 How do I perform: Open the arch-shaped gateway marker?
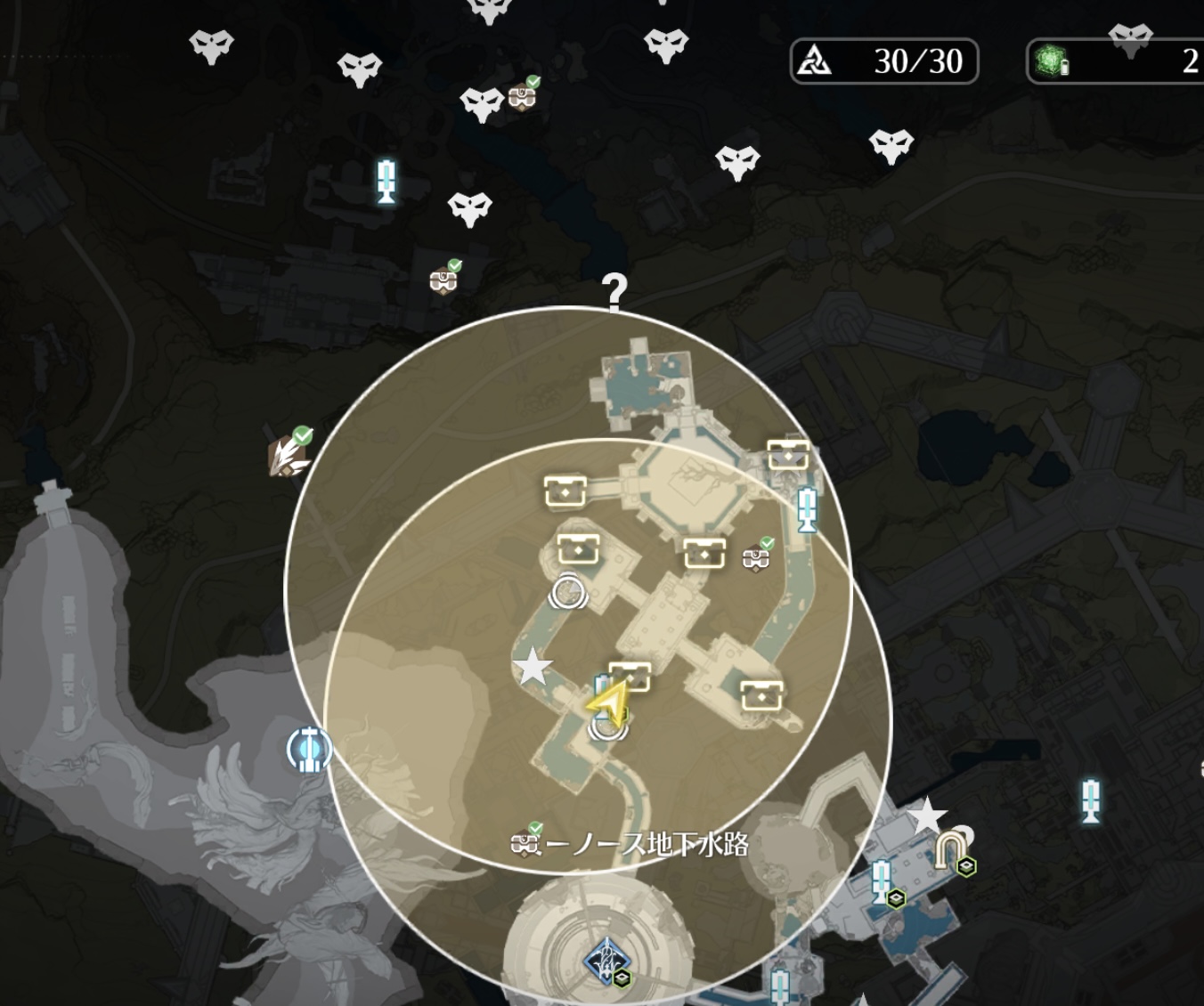[x=949, y=849]
